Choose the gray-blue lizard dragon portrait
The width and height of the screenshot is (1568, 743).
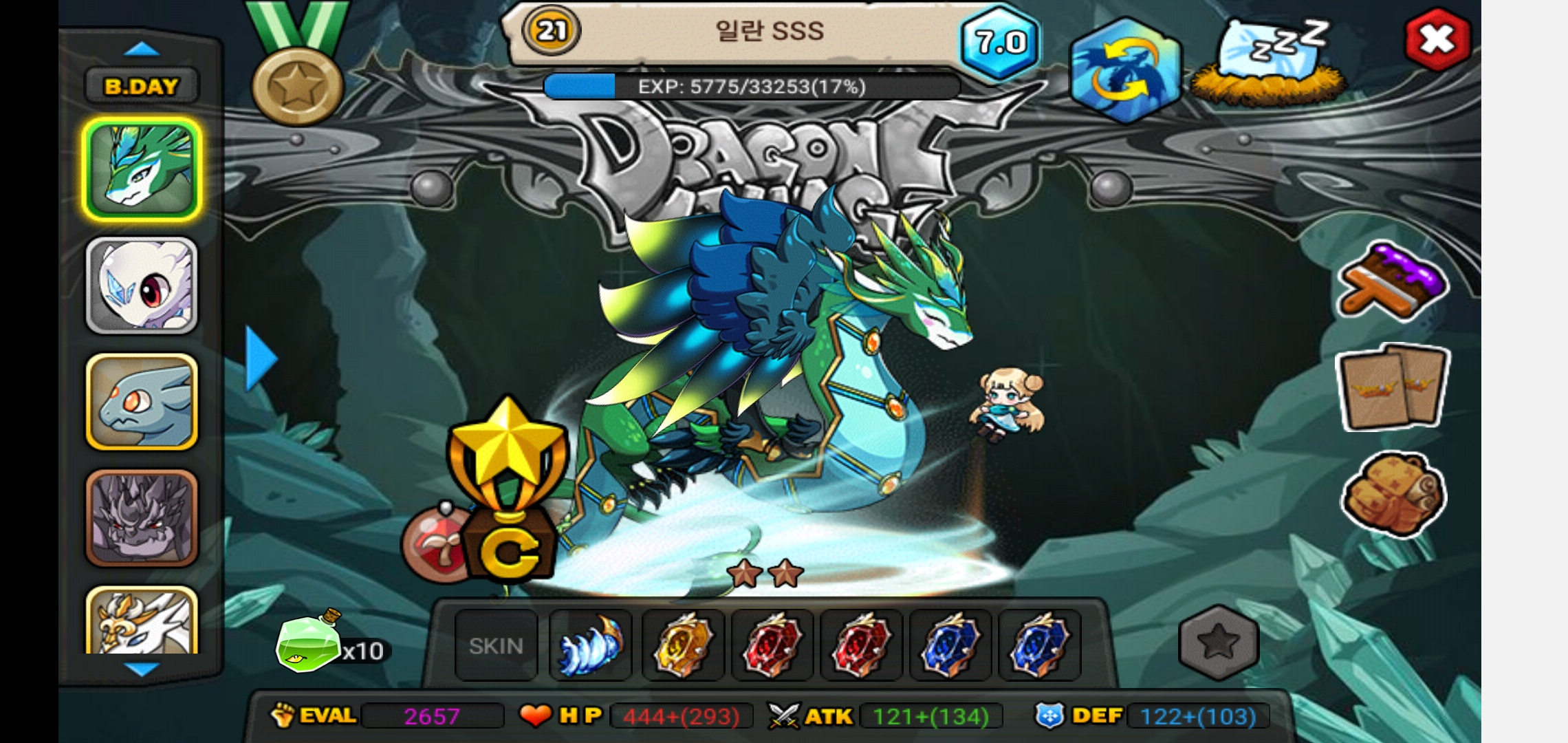tap(142, 402)
